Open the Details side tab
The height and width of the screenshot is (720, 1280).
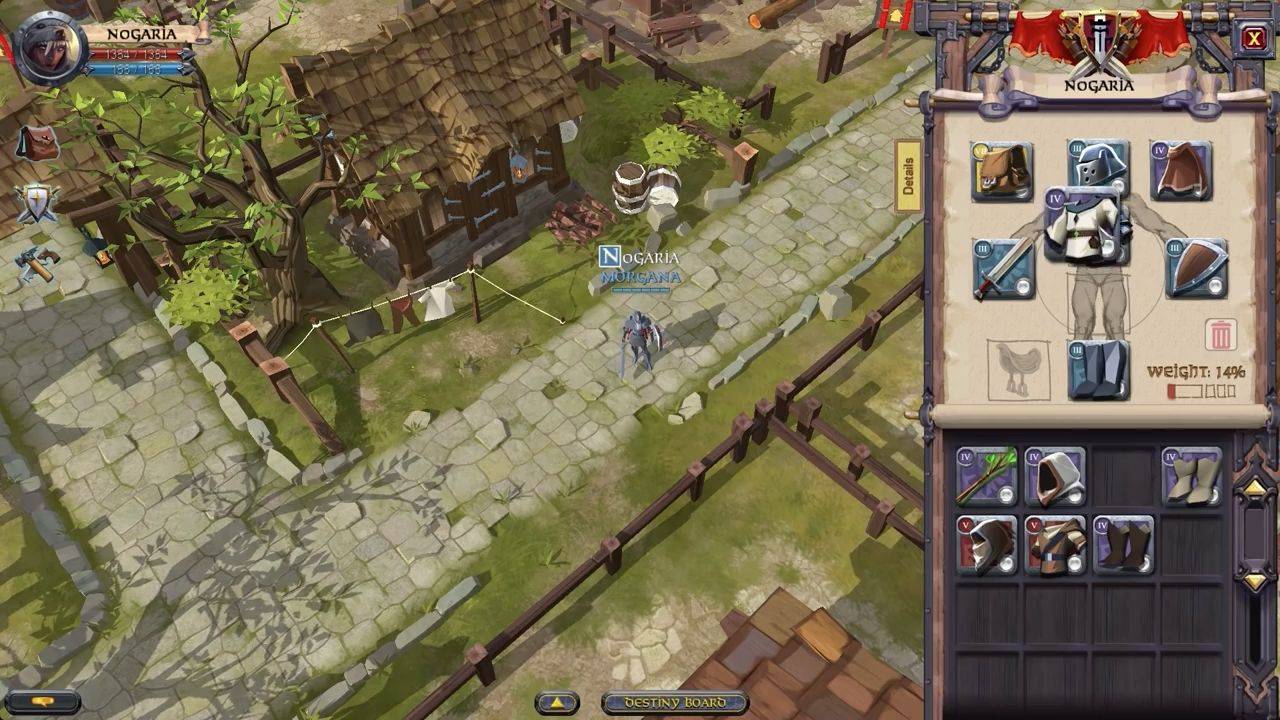coord(908,176)
